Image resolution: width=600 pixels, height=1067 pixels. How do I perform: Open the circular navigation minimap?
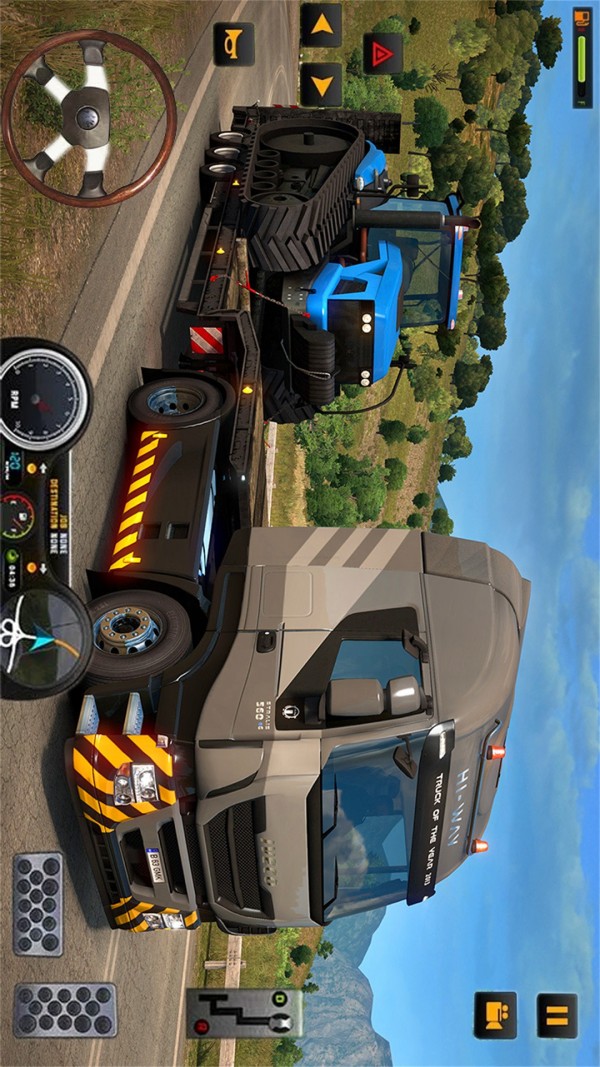click(47, 636)
